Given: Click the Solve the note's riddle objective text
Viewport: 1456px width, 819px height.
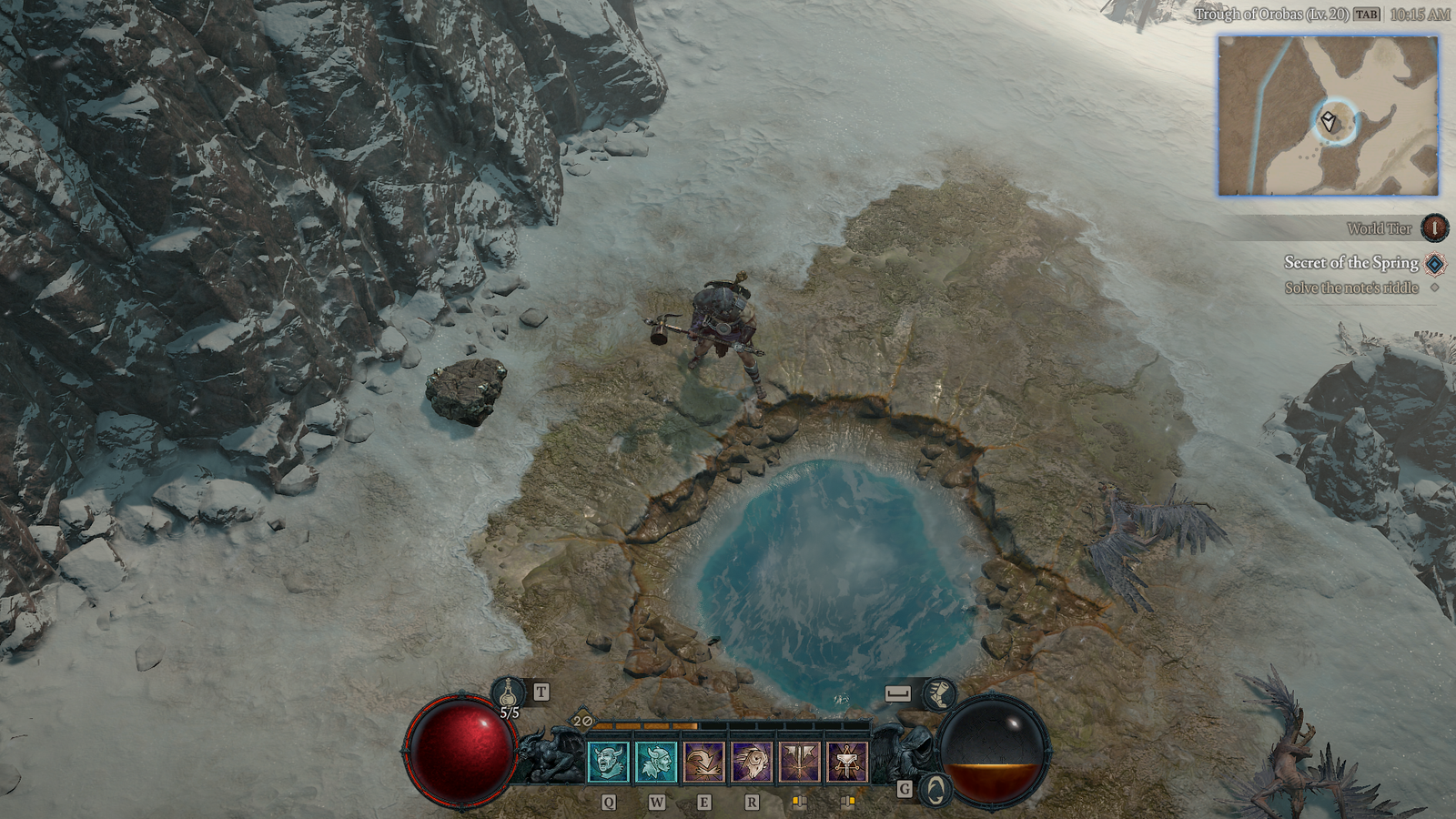Looking at the screenshot, I should (1351, 287).
